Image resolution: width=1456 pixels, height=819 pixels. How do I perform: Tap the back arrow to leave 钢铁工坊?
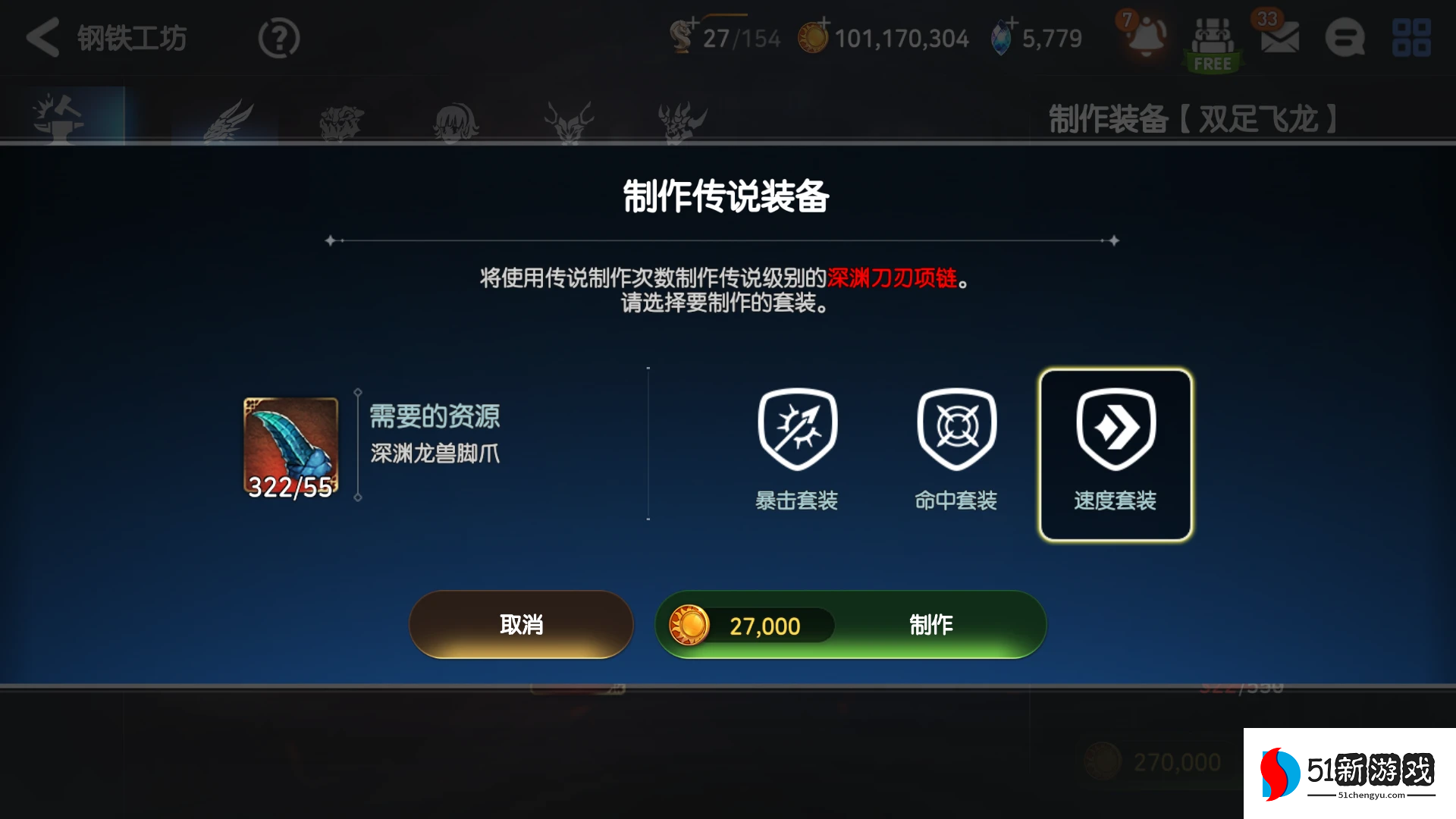coord(43,37)
